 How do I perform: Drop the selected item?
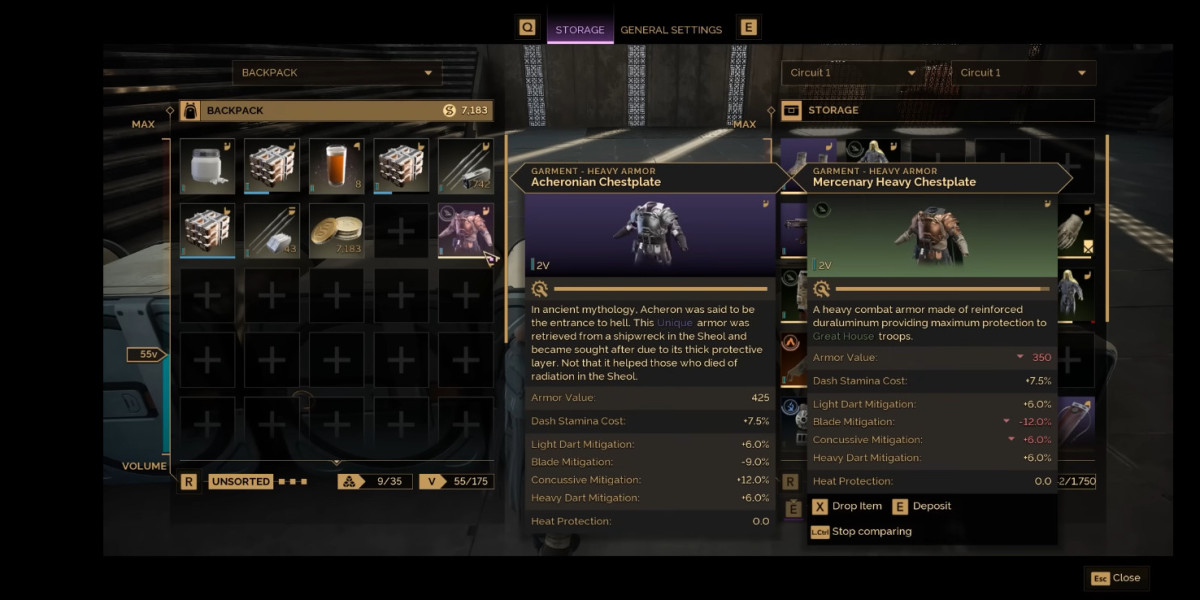coord(847,506)
